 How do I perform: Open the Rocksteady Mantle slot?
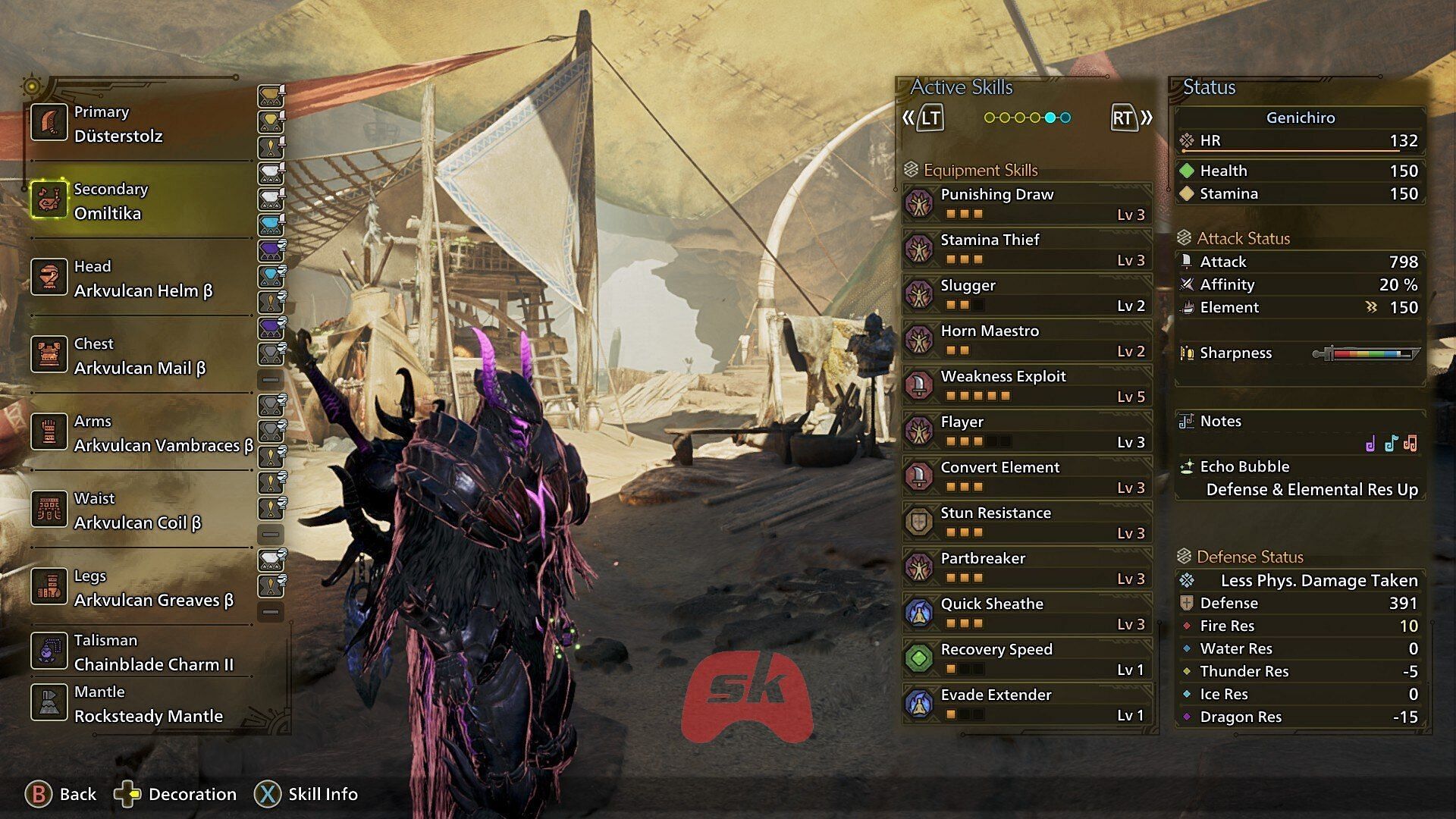click(140, 704)
